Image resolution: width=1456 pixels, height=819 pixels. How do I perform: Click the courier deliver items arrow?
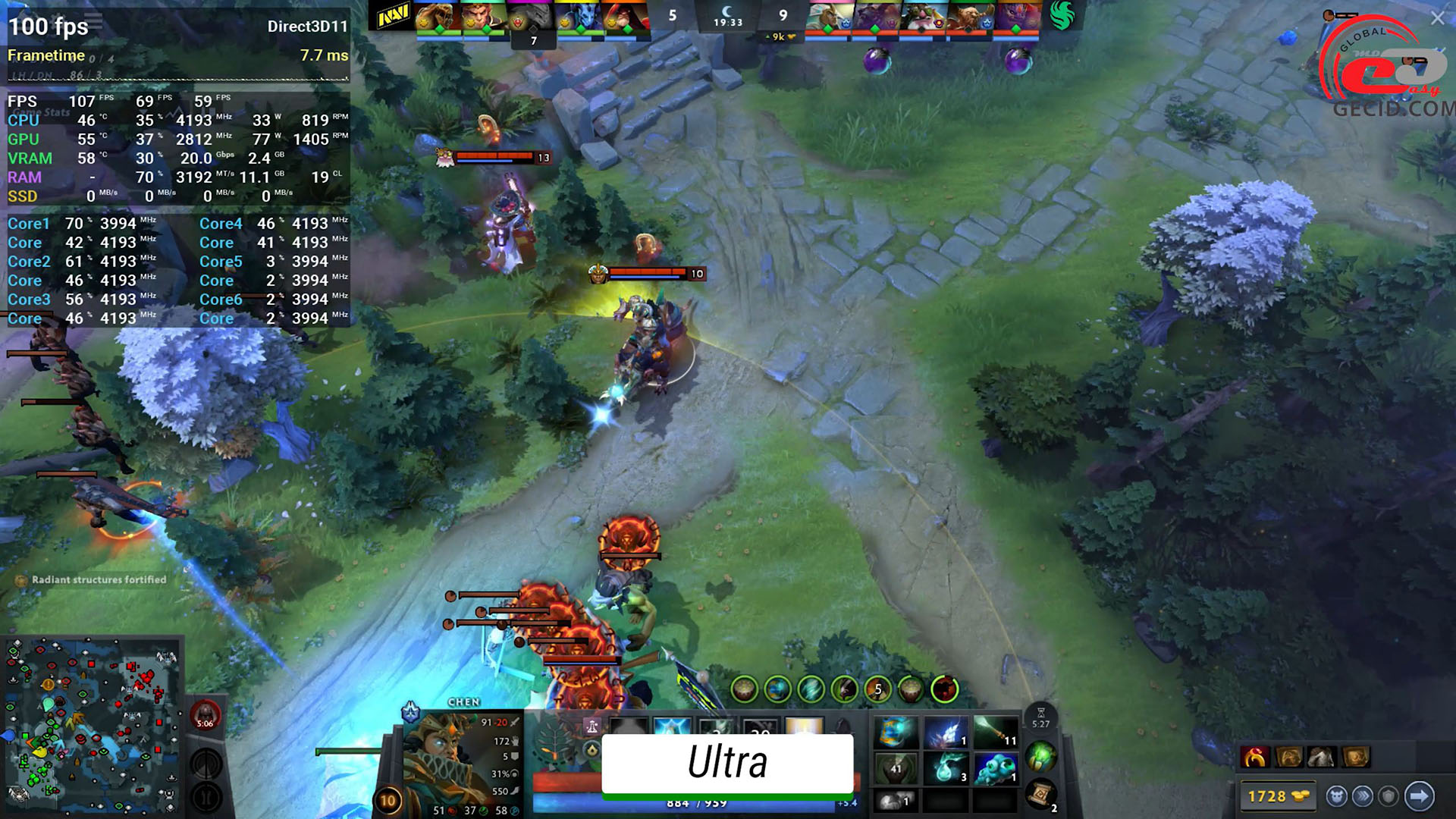(1419, 796)
